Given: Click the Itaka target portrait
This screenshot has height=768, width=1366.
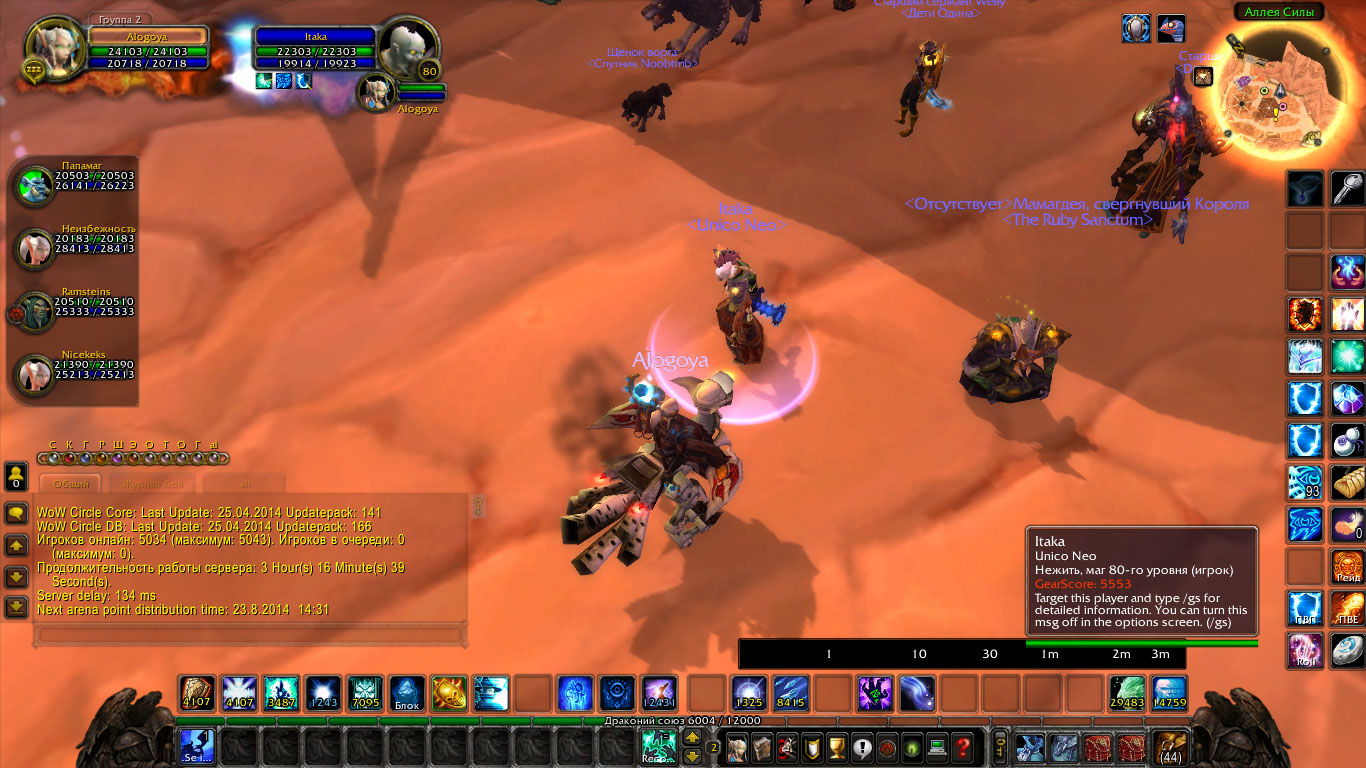Looking at the screenshot, I should point(408,49).
